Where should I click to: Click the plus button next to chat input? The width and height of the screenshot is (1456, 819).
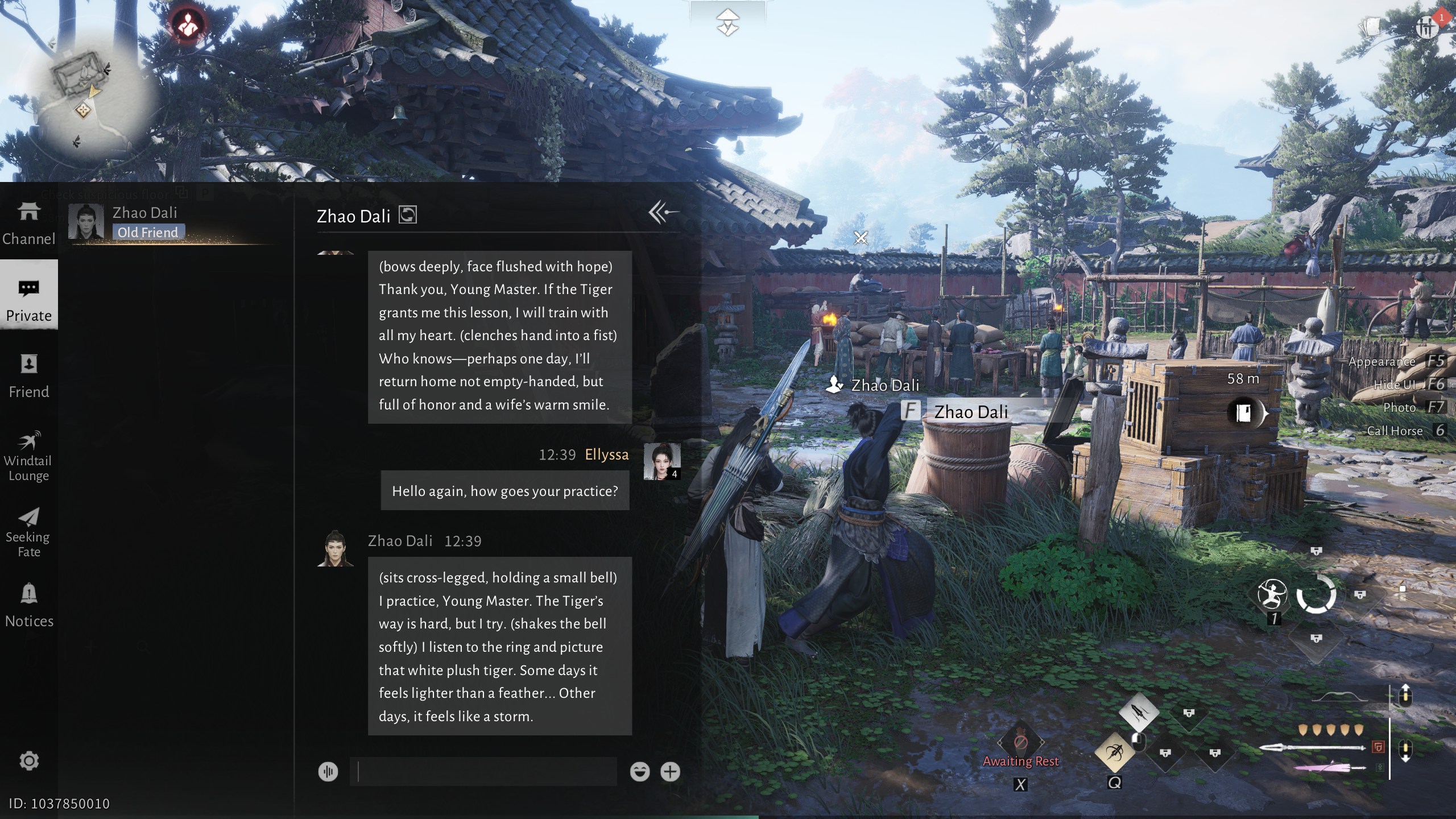coord(670,772)
